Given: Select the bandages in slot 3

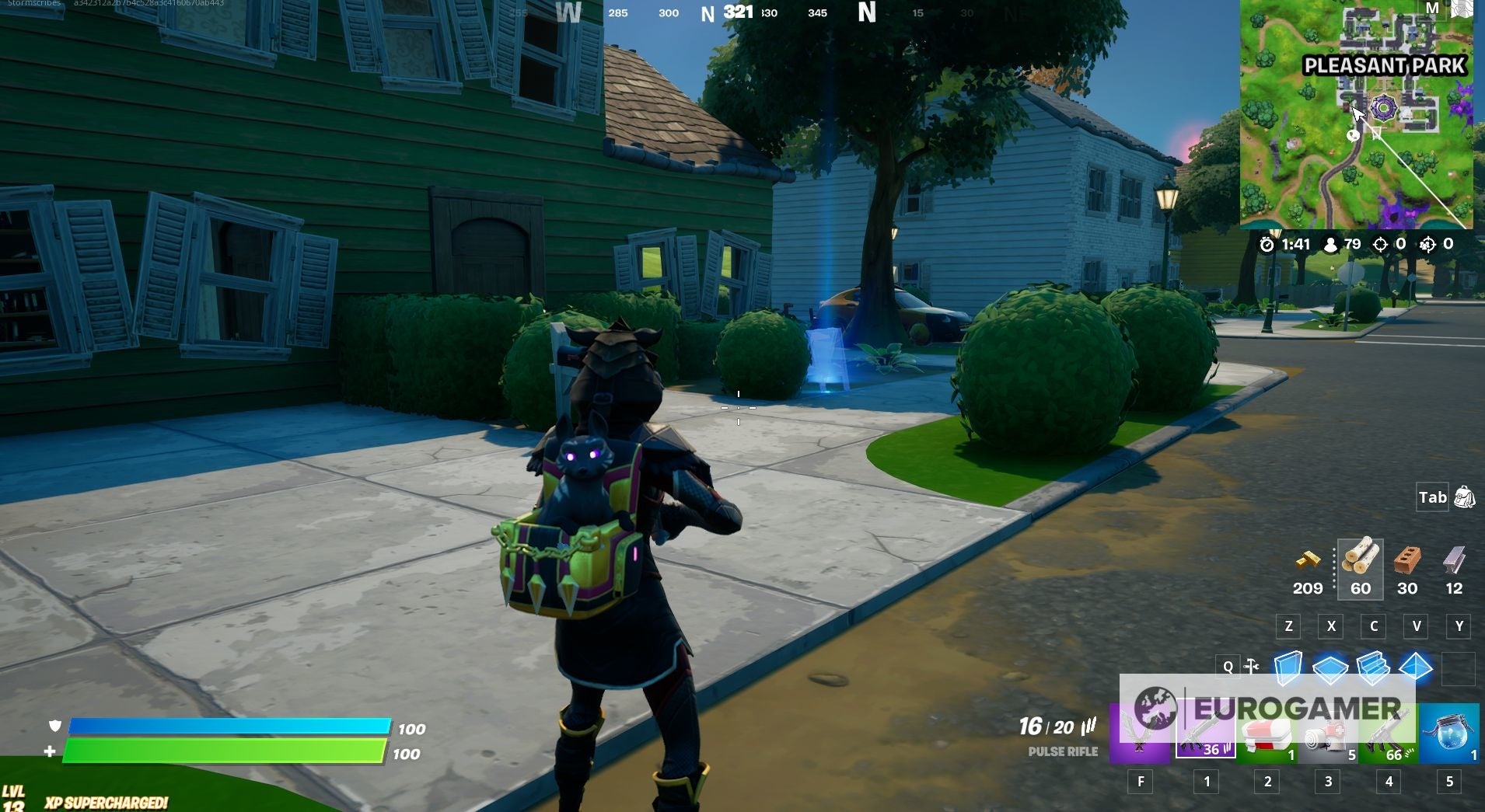Looking at the screenshot, I should (1328, 729).
